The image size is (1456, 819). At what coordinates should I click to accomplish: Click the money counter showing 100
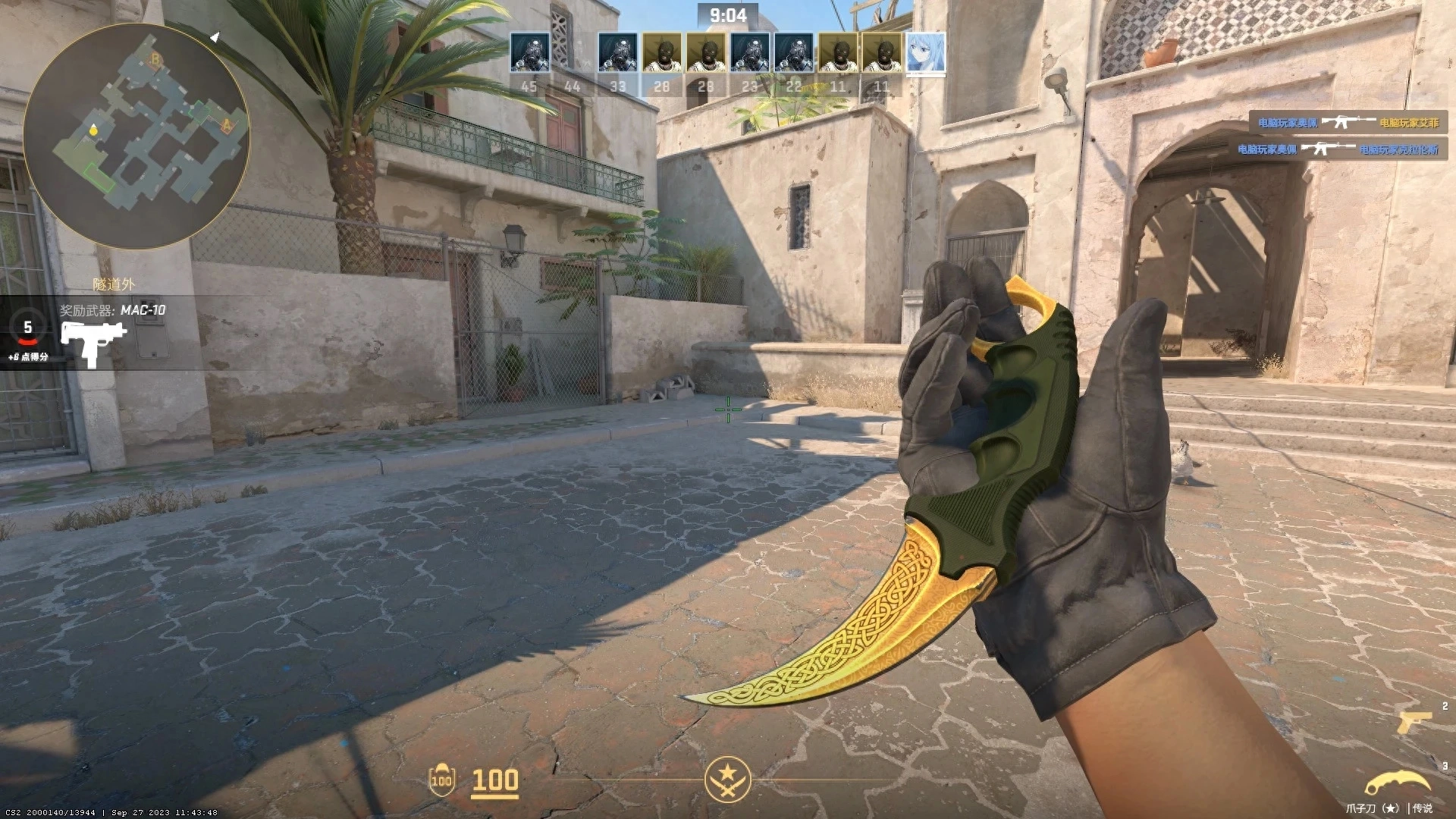click(494, 780)
